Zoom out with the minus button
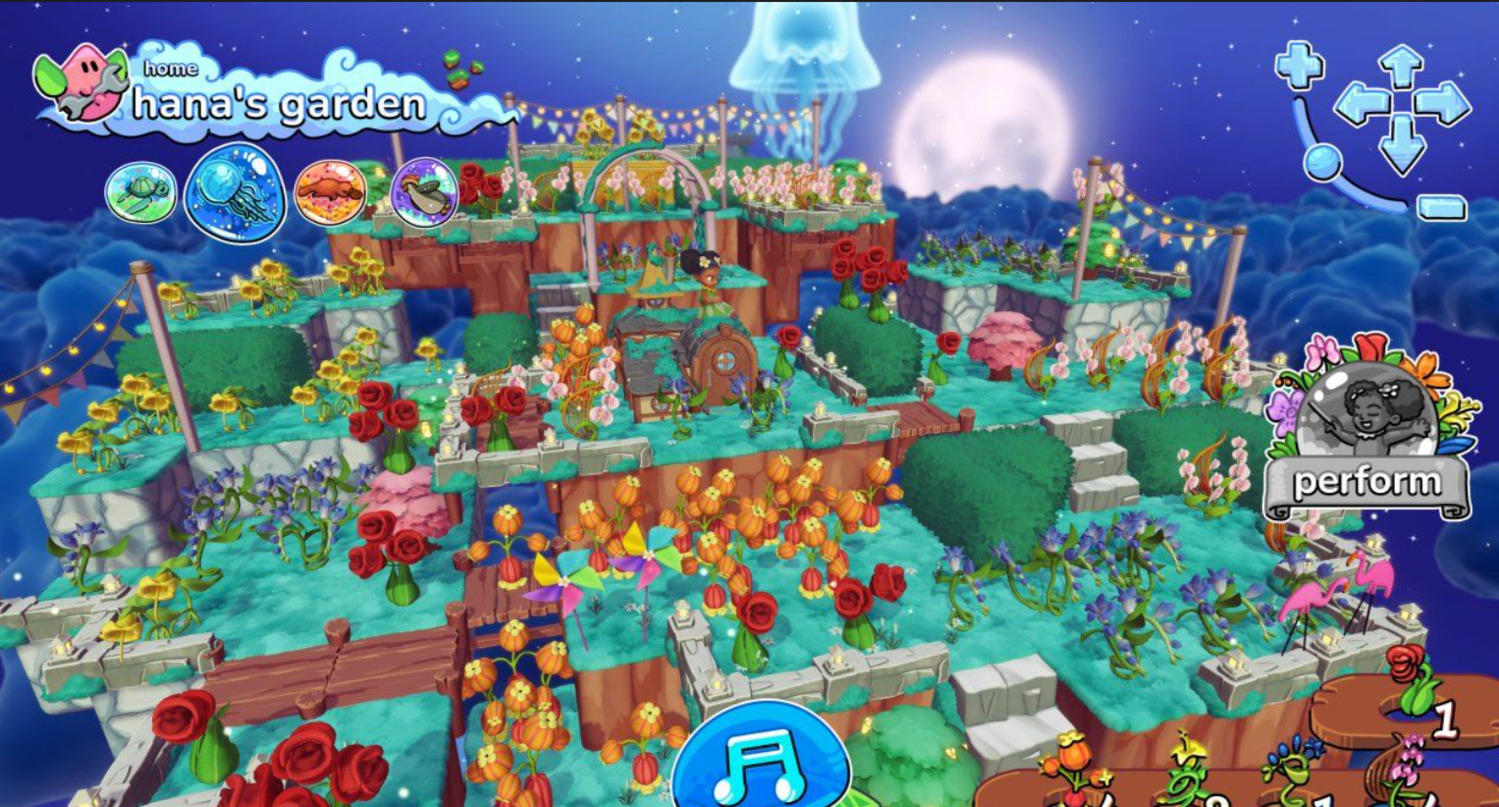 tap(1441, 207)
